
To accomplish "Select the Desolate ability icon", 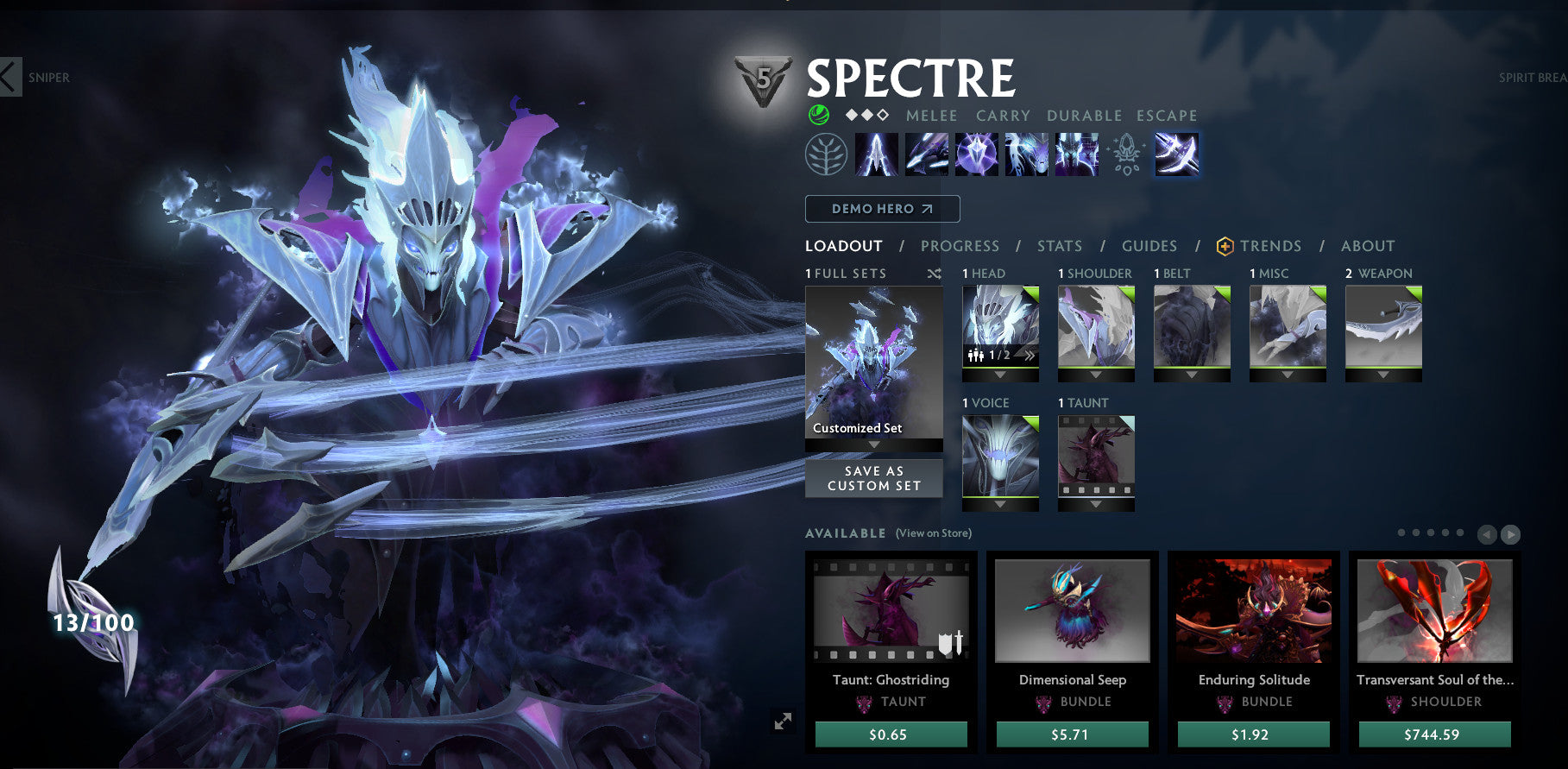I will 928,156.
